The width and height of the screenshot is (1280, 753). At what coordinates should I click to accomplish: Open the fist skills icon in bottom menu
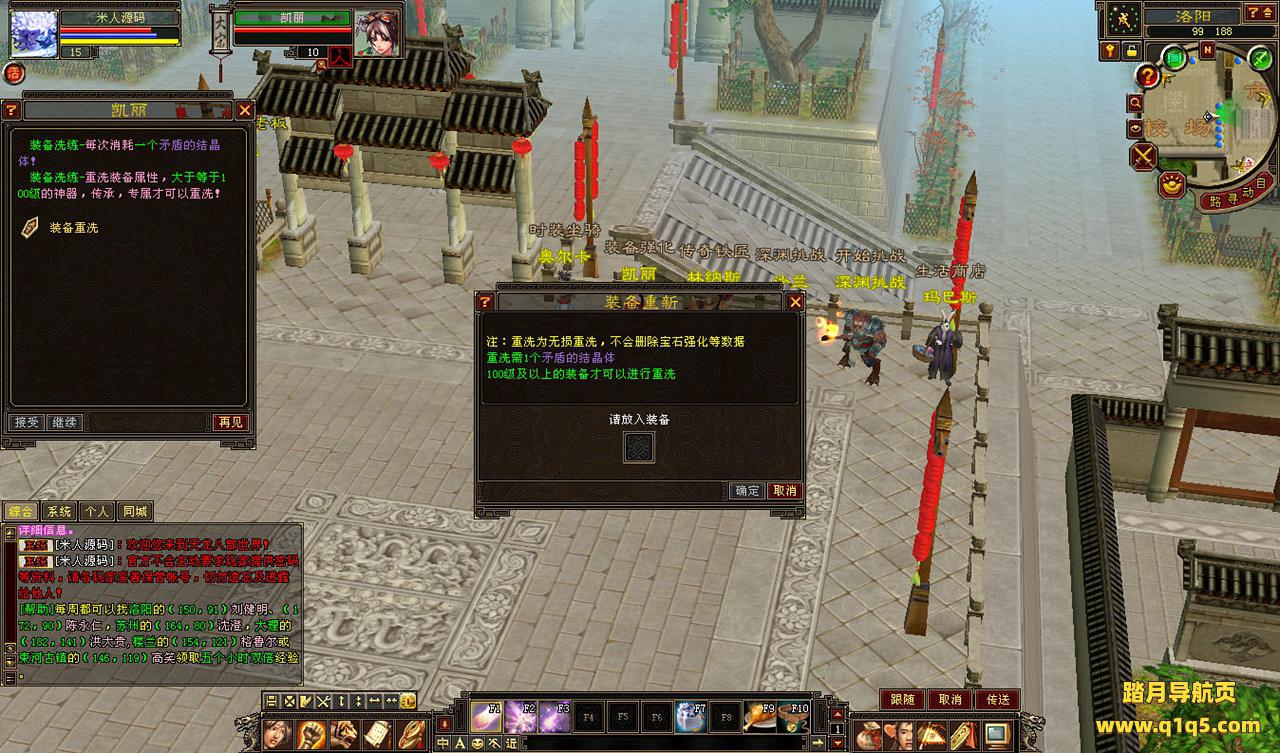309,735
